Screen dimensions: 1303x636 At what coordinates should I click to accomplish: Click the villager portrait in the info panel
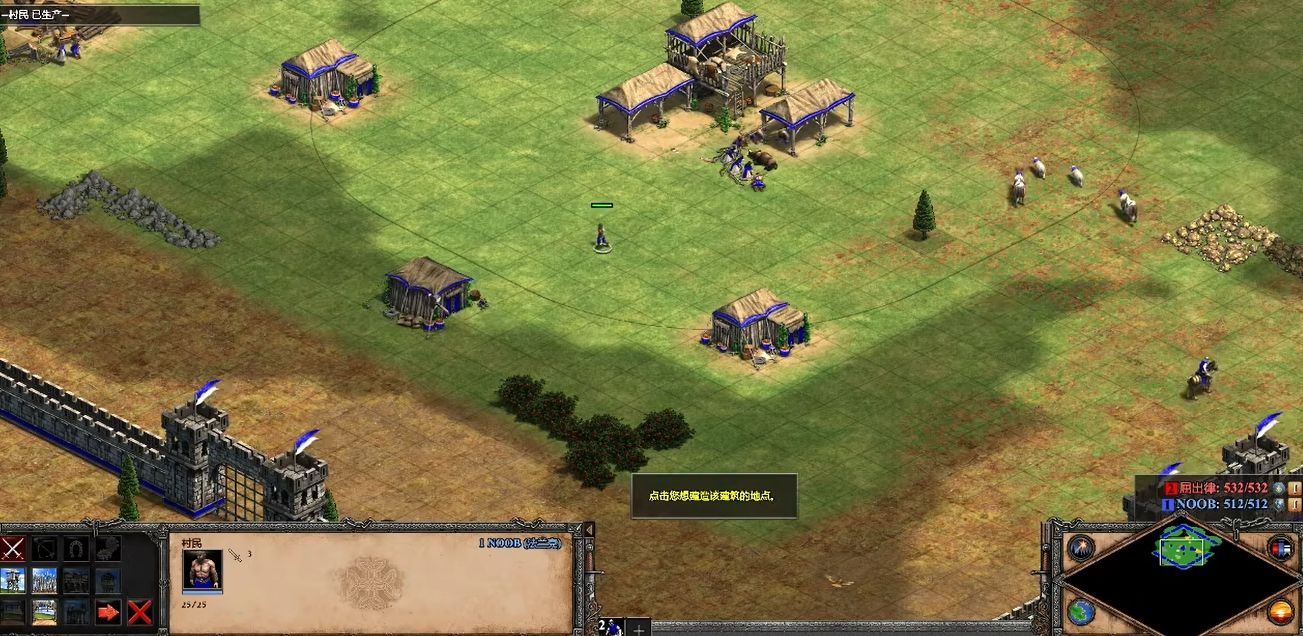tap(201, 572)
